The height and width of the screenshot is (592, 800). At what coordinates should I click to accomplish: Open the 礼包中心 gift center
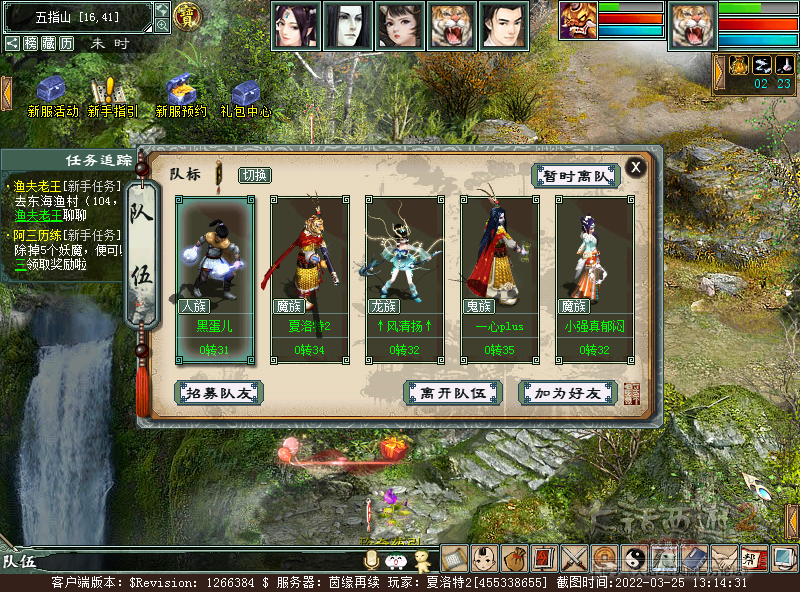(x=245, y=92)
